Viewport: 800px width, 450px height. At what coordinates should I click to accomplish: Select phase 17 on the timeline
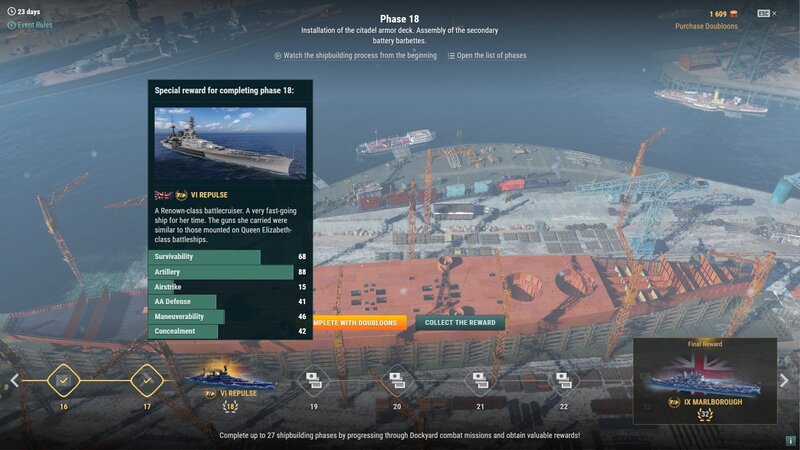147,381
